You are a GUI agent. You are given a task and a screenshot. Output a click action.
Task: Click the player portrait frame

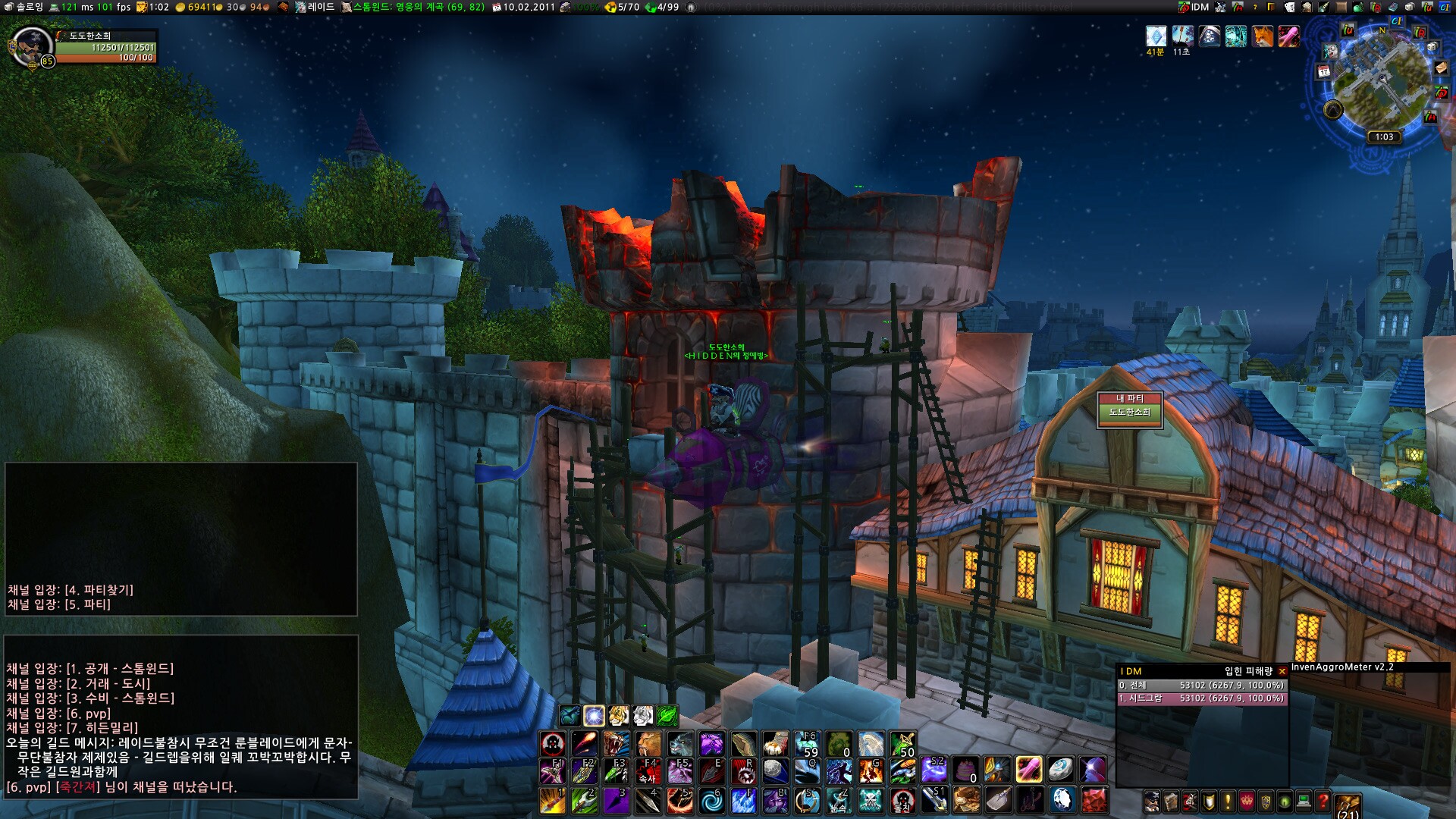32,47
